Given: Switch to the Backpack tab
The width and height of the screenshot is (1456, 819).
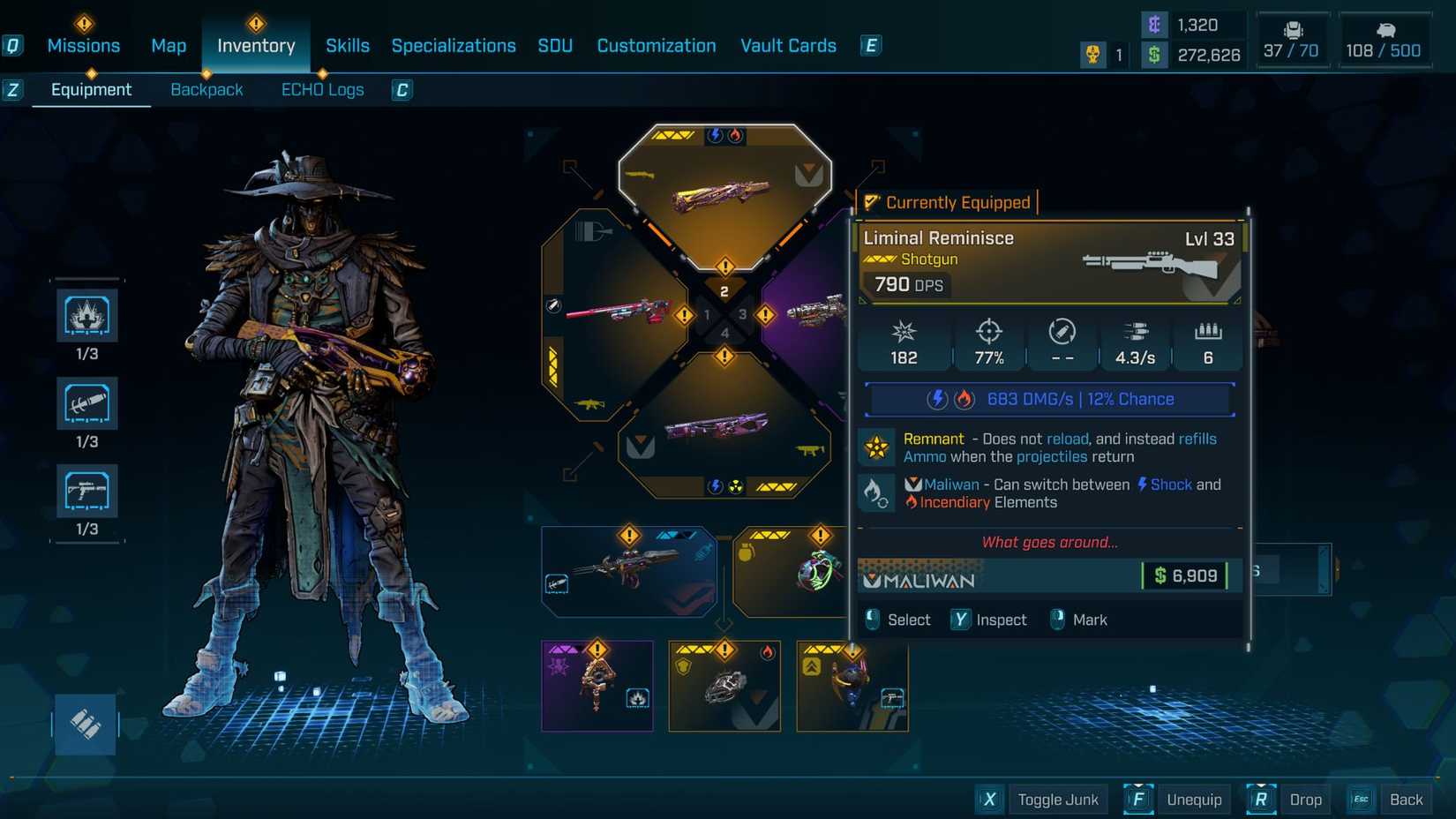Looking at the screenshot, I should pos(206,89).
